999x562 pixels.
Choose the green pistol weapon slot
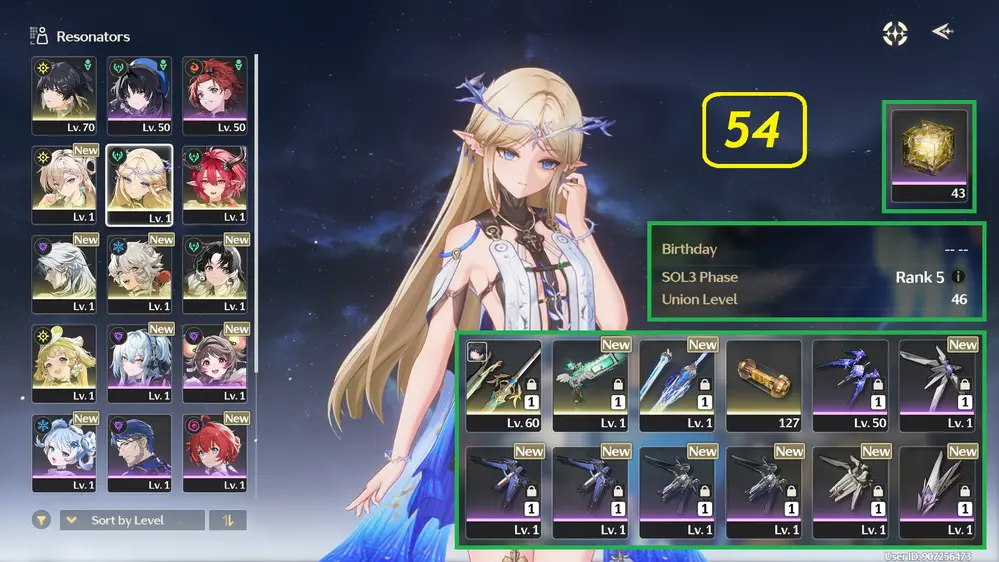tap(590, 384)
